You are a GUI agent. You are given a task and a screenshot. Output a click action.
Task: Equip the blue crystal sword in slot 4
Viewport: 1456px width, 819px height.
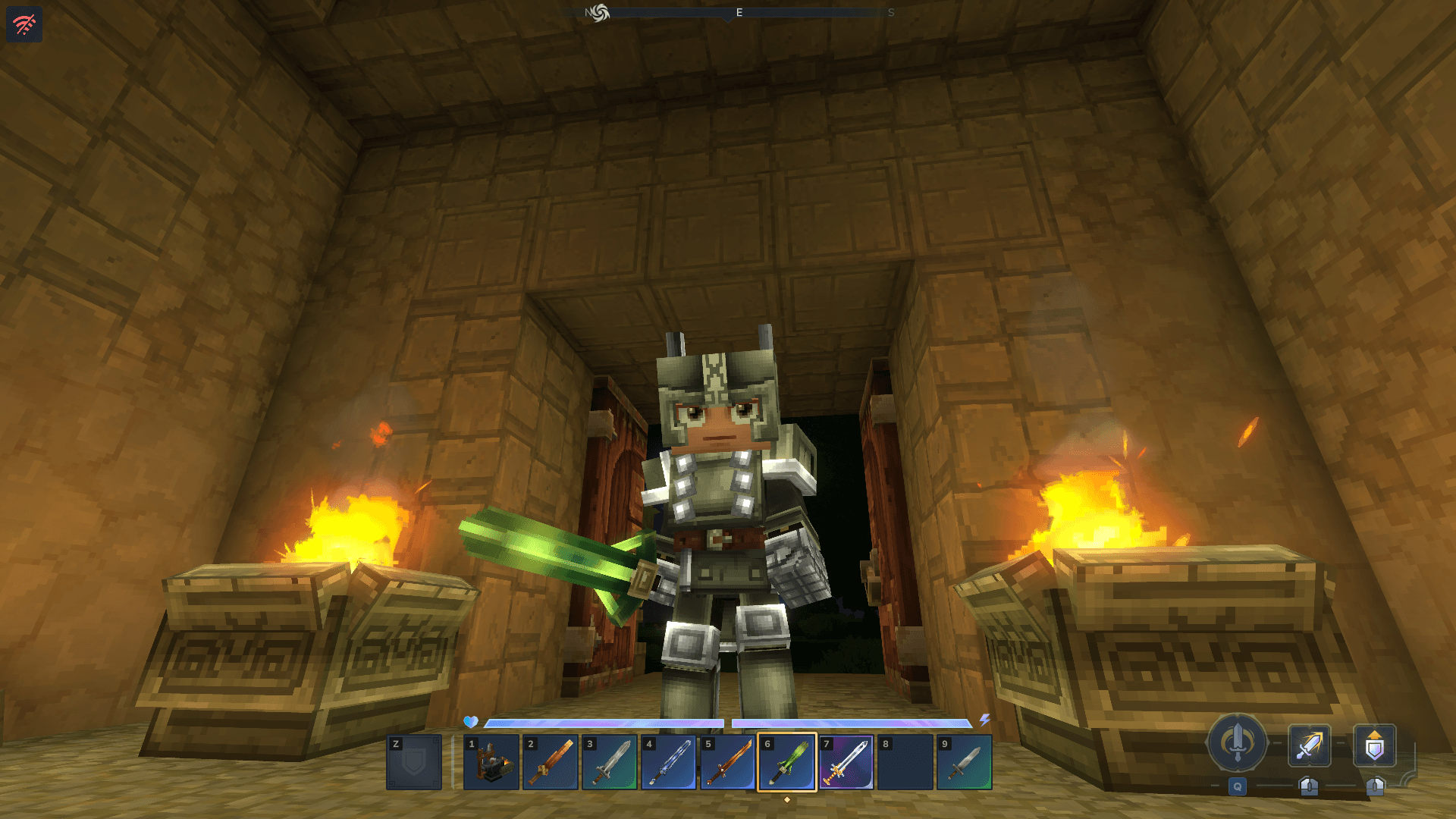pos(669,762)
